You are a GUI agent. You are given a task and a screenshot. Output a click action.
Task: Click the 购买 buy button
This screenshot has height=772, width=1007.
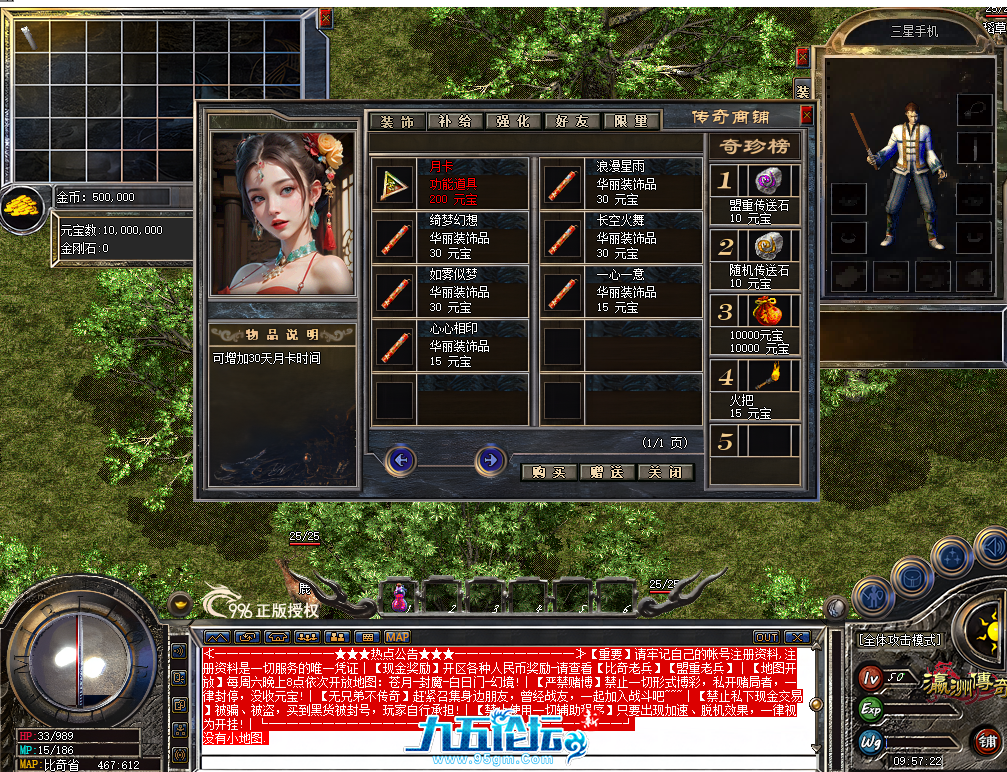(549, 472)
